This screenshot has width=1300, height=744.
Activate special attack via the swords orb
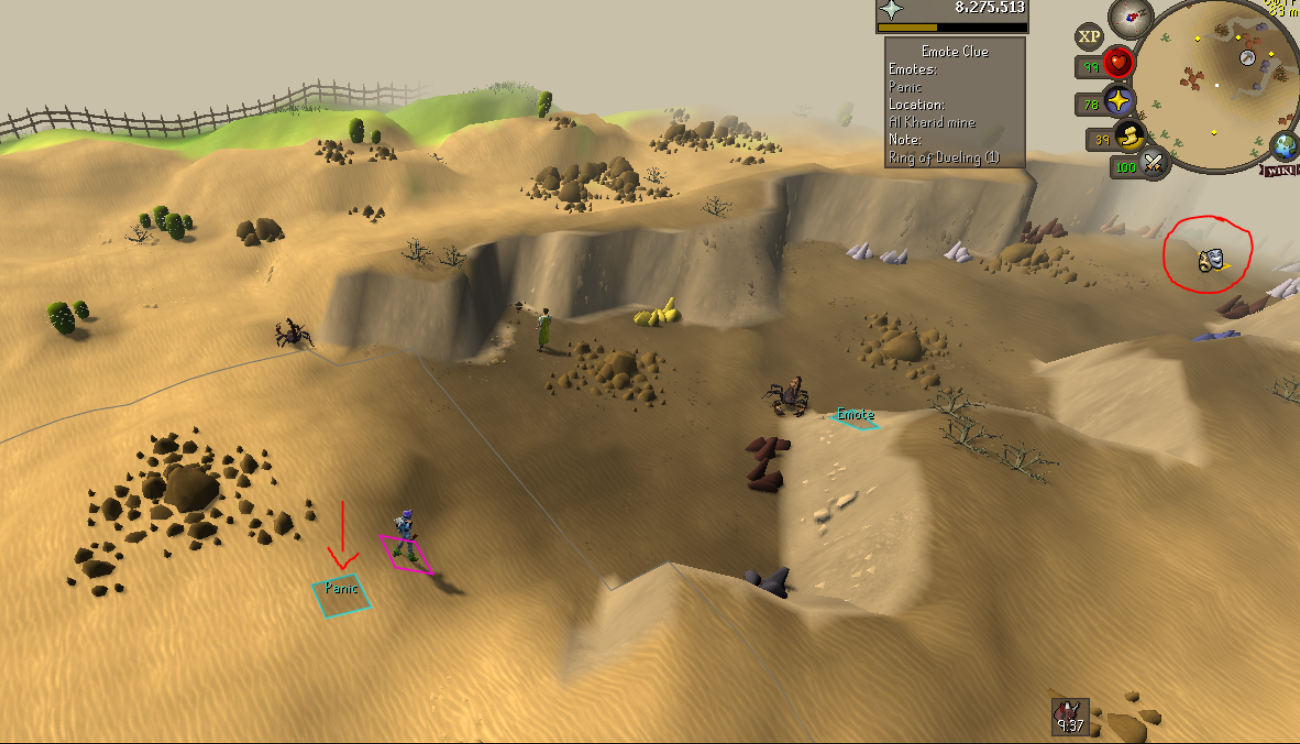(x=1152, y=161)
